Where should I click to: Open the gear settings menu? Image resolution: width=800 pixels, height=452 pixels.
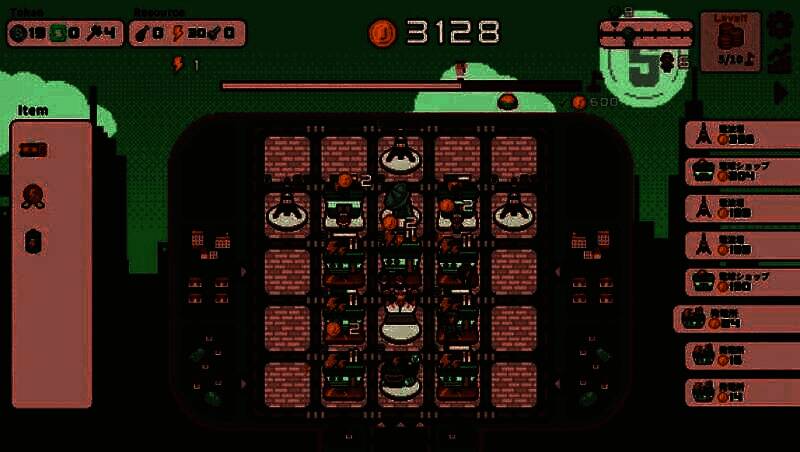[x=779, y=24]
